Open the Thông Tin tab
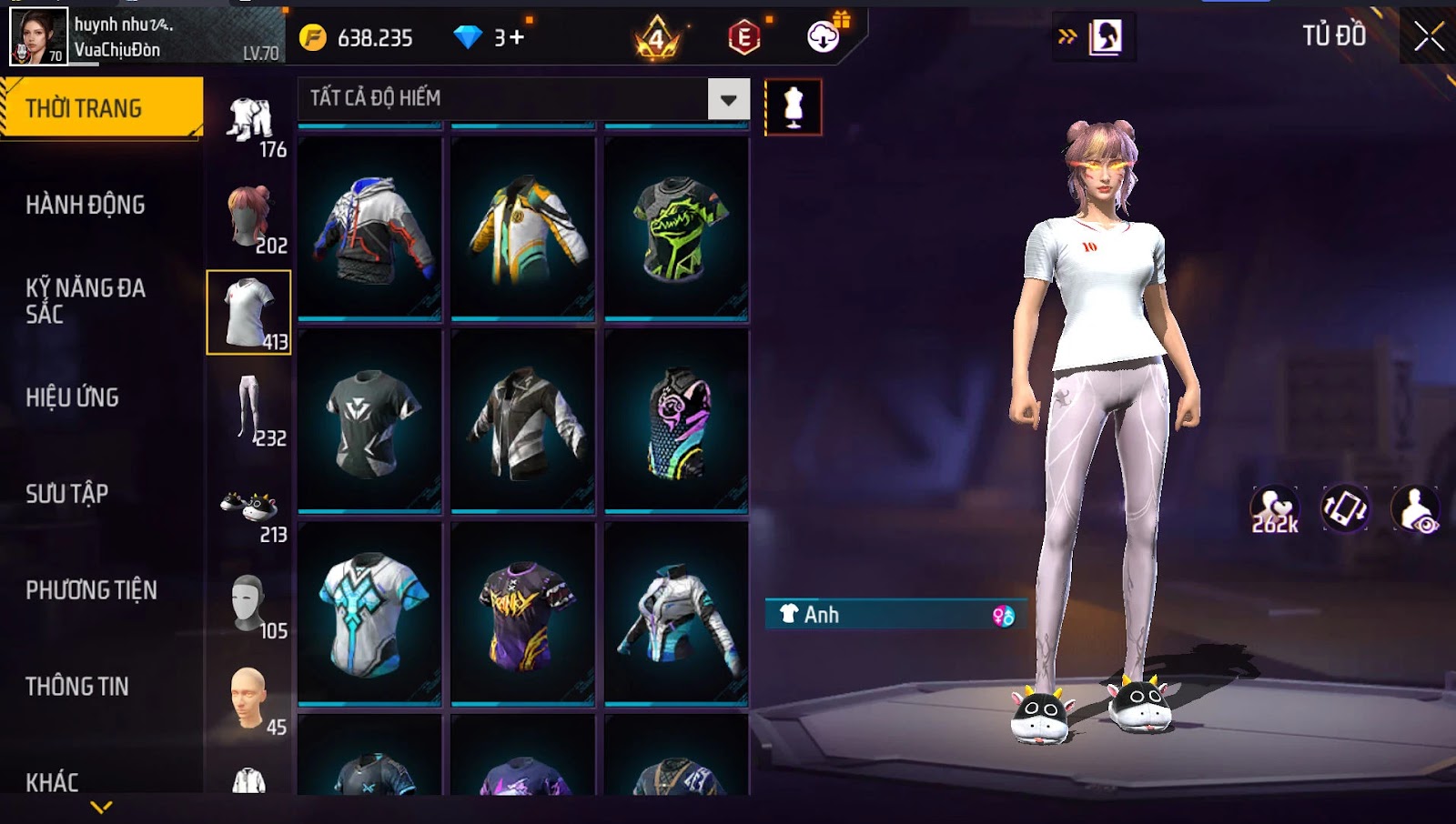 pyautogui.click(x=76, y=687)
